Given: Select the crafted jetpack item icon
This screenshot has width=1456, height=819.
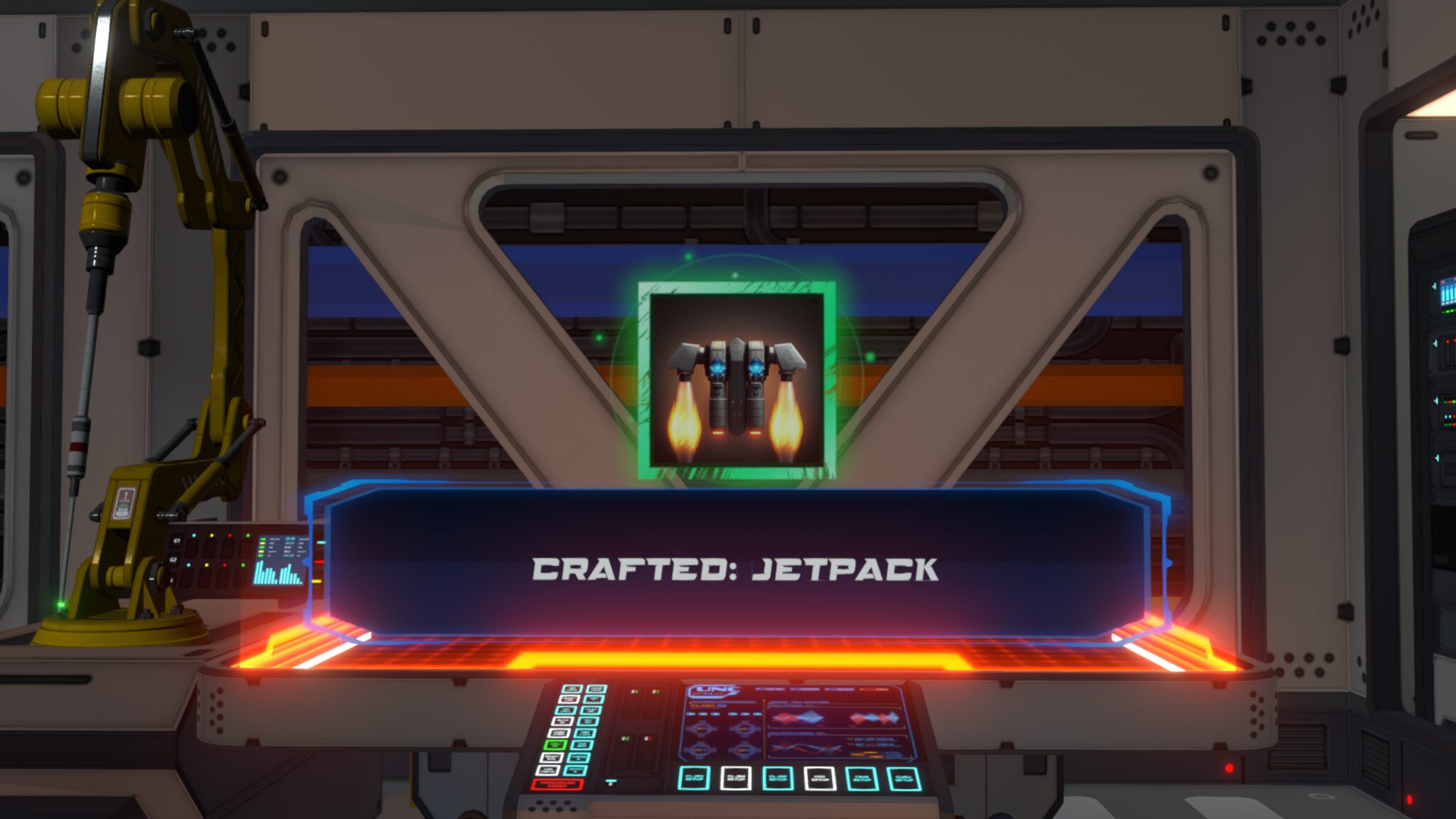Looking at the screenshot, I should [x=737, y=380].
